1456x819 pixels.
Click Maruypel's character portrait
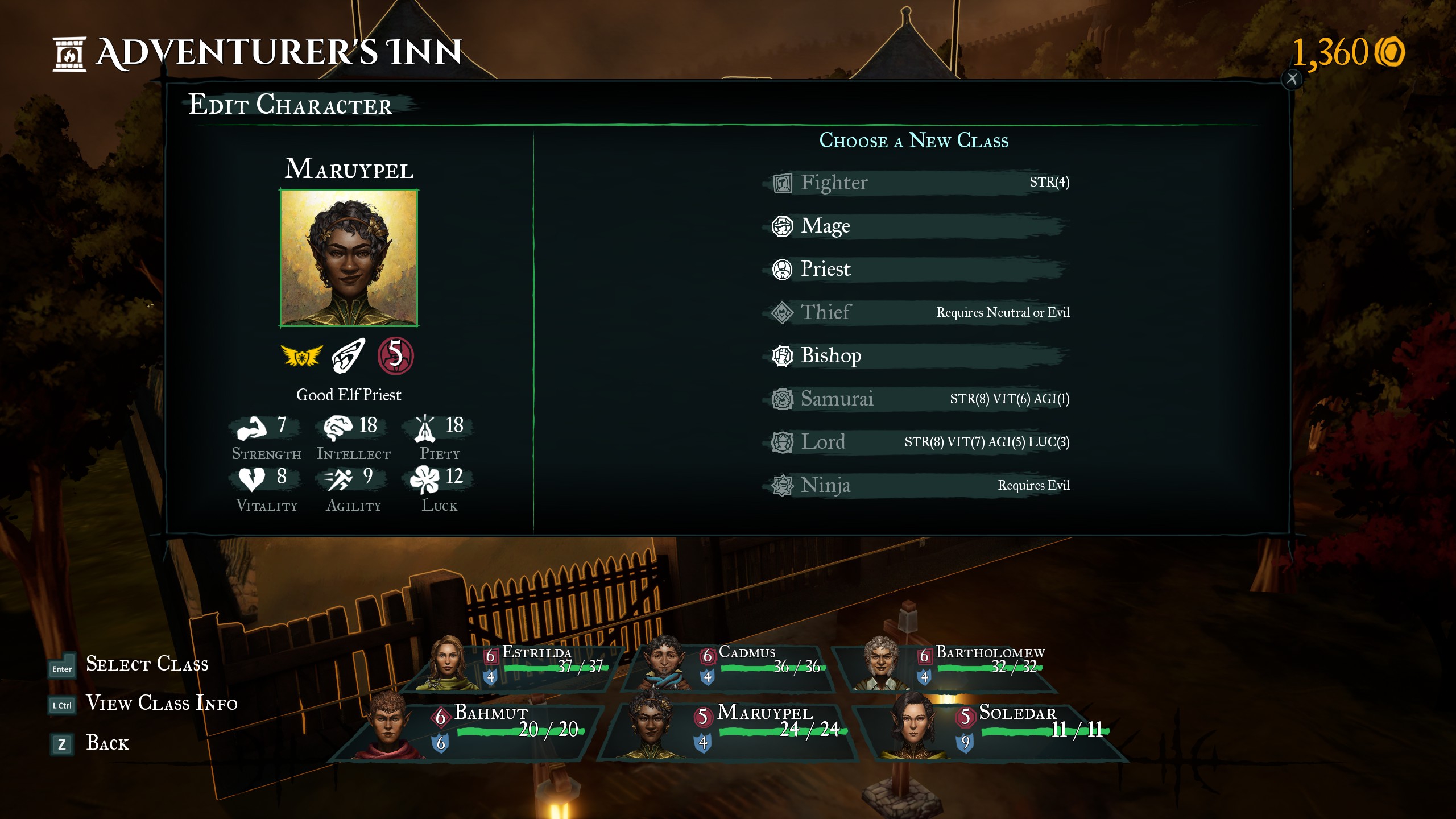coord(349,258)
